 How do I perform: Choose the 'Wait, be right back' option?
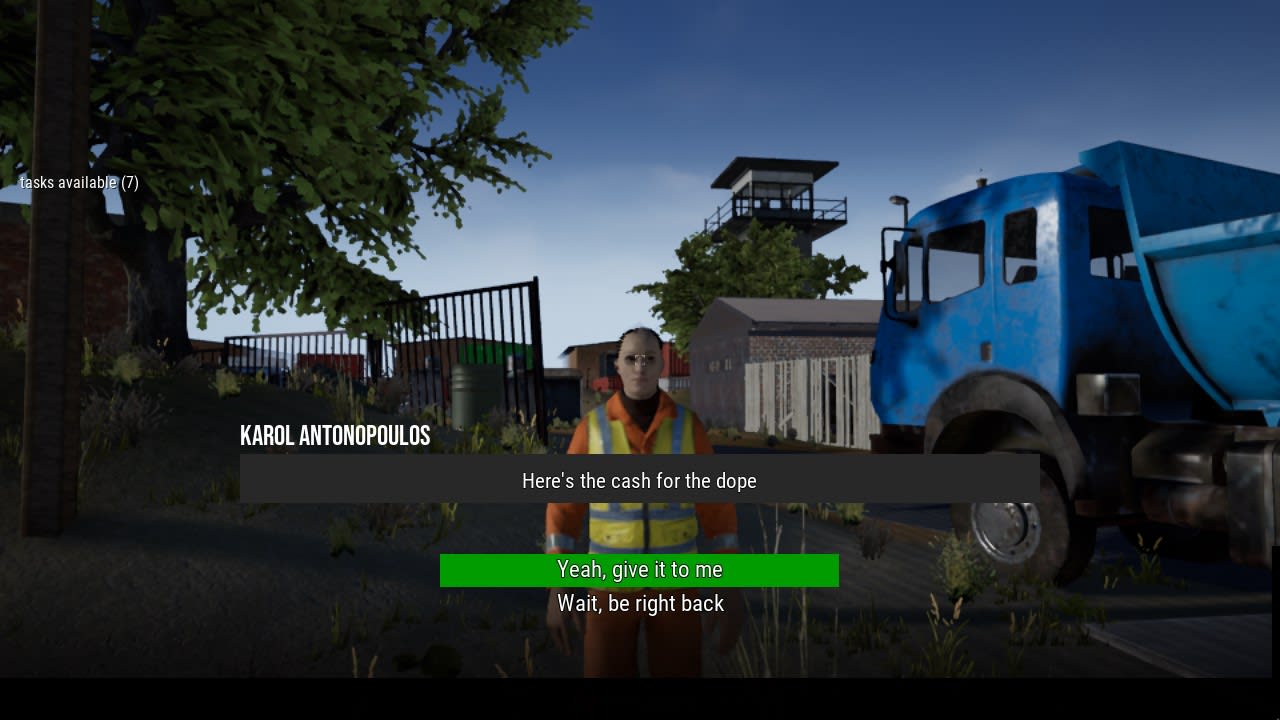(x=639, y=603)
